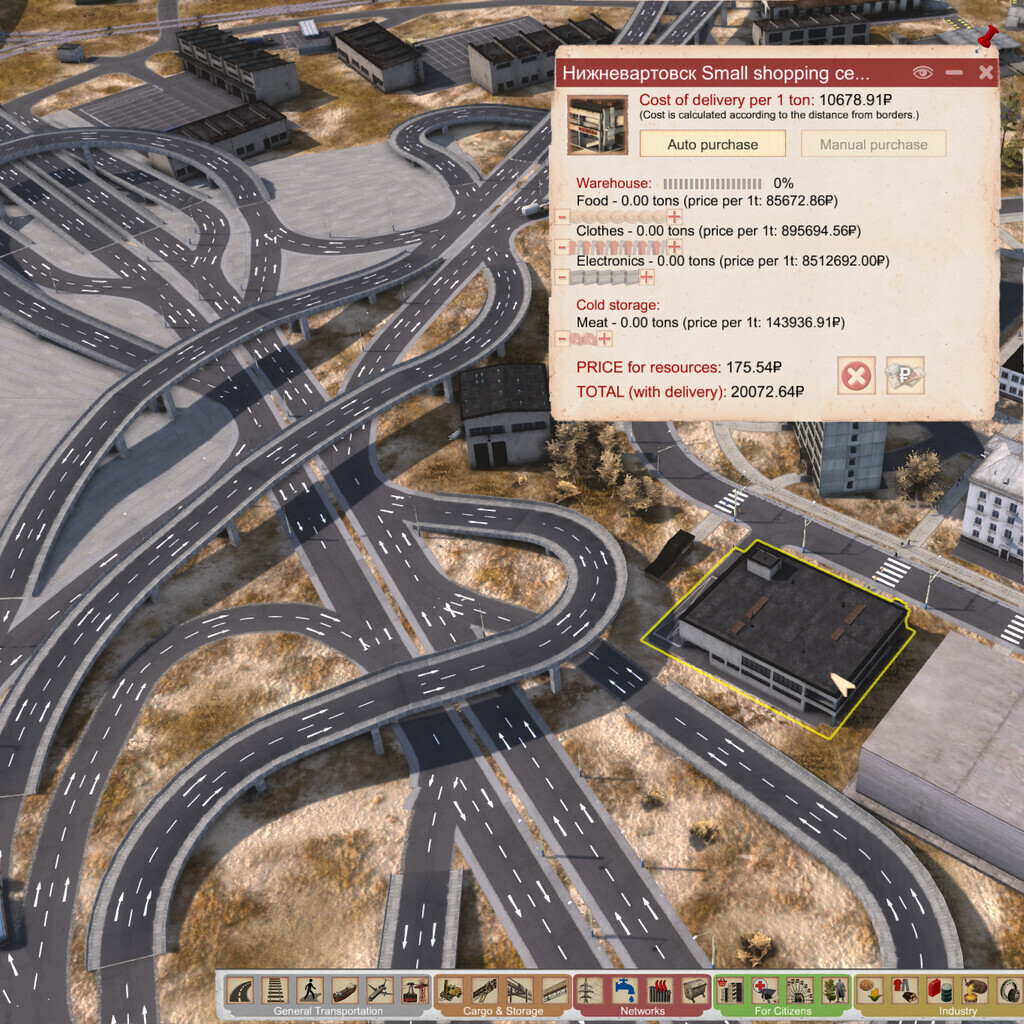Open the healthcare red cross buildings
This screenshot has height=1024, width=1024.
(x=764, y=990)
